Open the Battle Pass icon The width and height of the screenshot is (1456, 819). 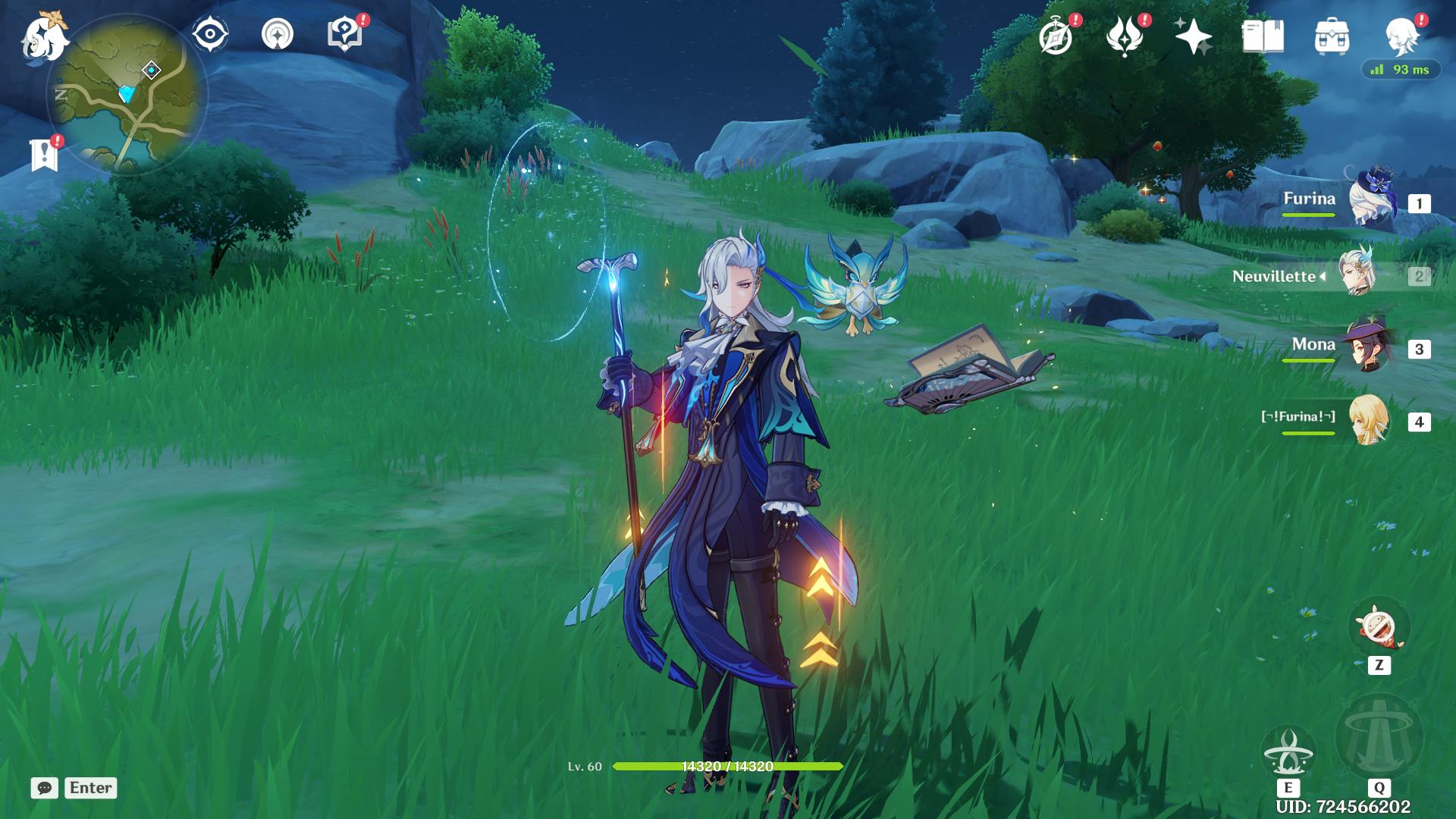coord(1125,36)
